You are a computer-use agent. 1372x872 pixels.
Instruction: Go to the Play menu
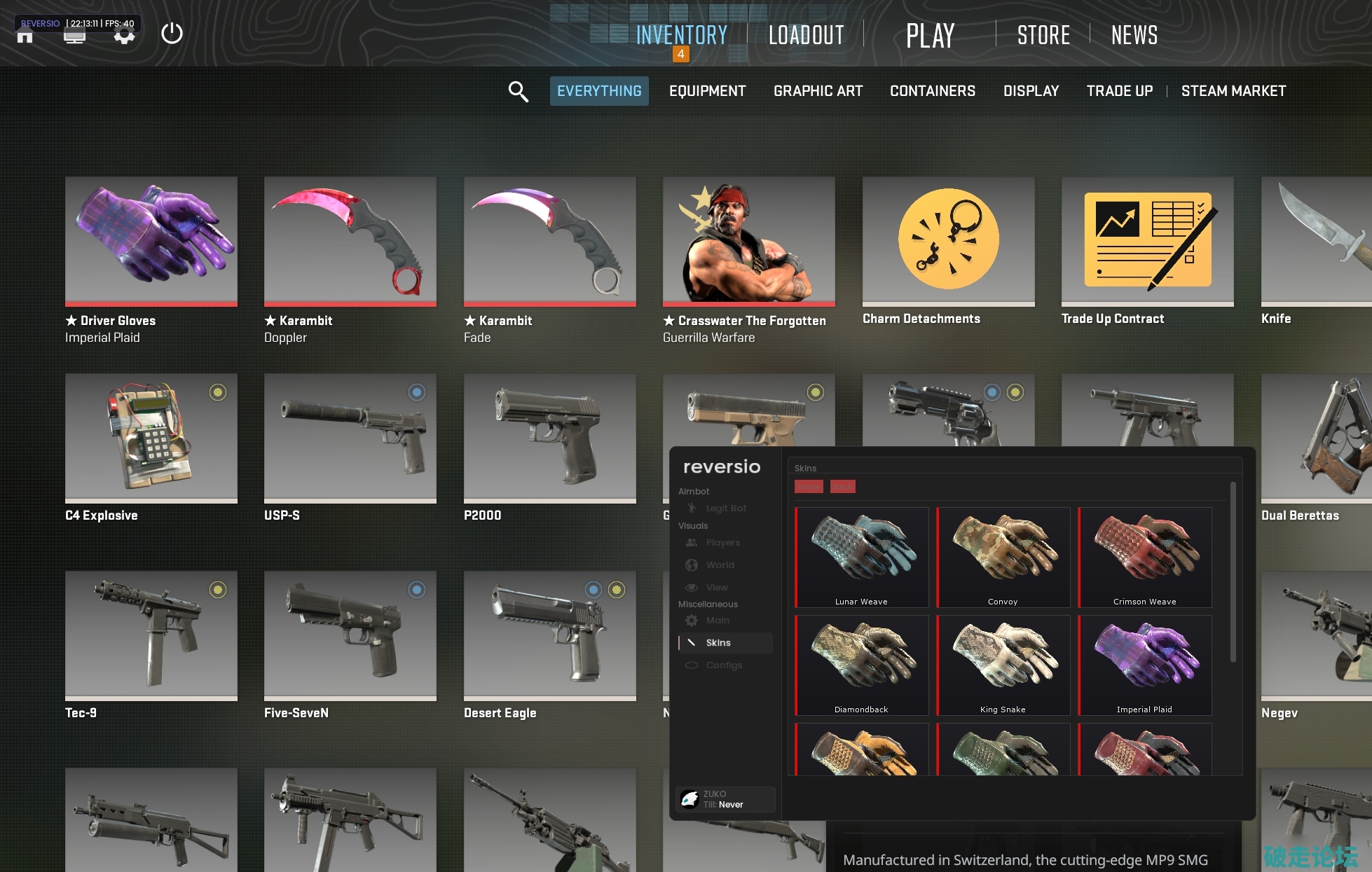click(930, 35)
